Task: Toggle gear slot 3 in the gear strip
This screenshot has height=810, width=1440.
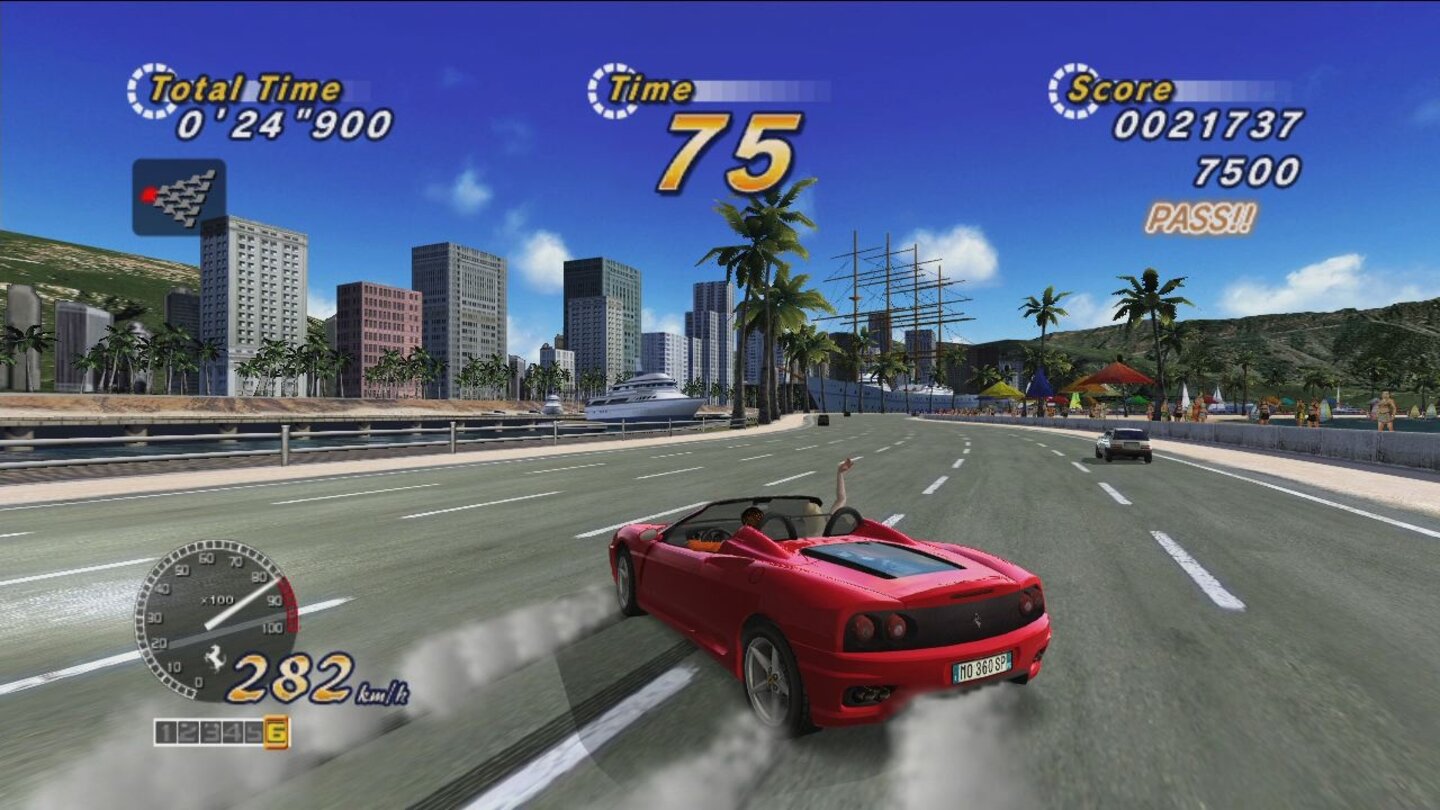Action: coord(209,732)
